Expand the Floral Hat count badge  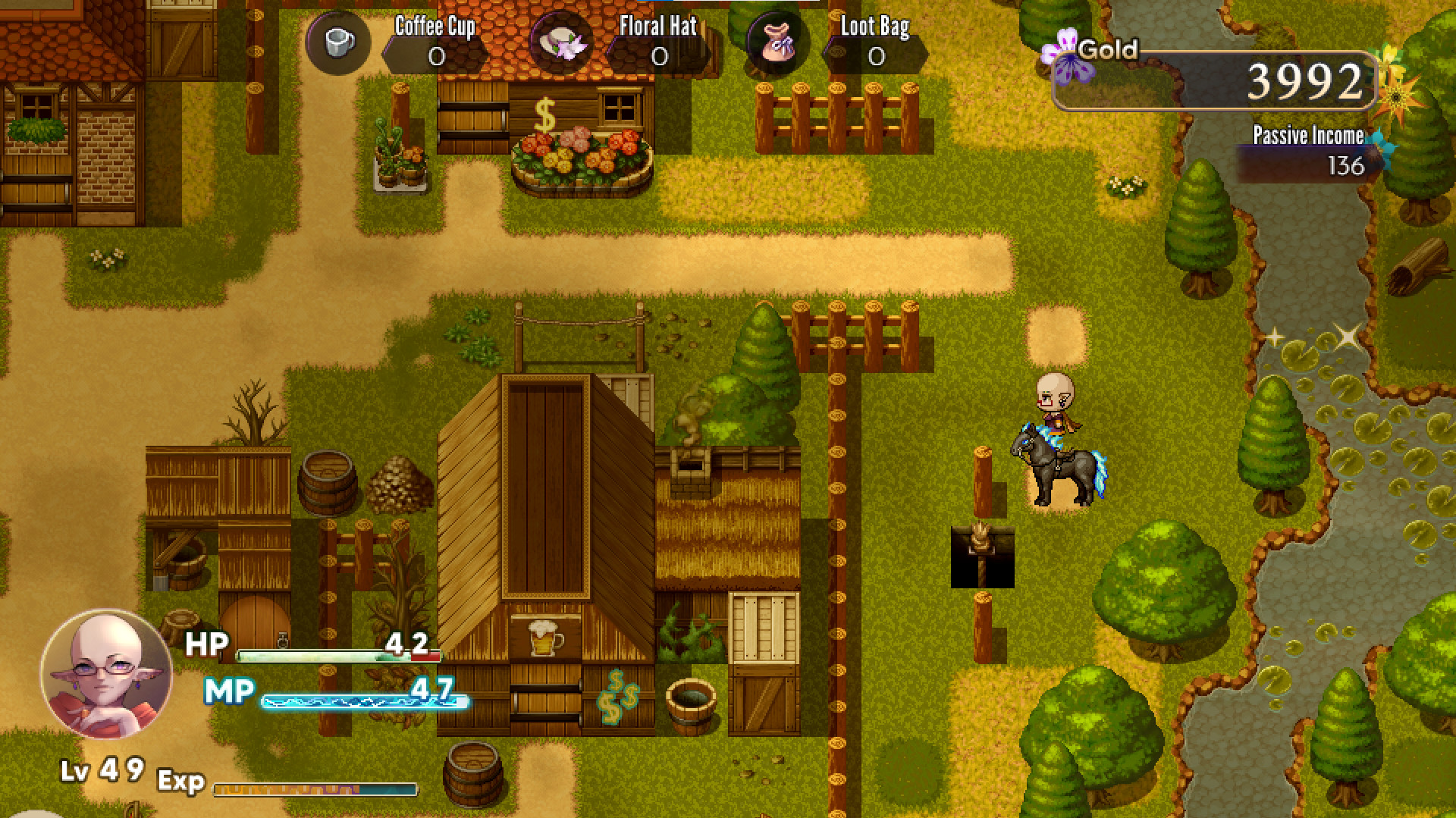[660, 56]
